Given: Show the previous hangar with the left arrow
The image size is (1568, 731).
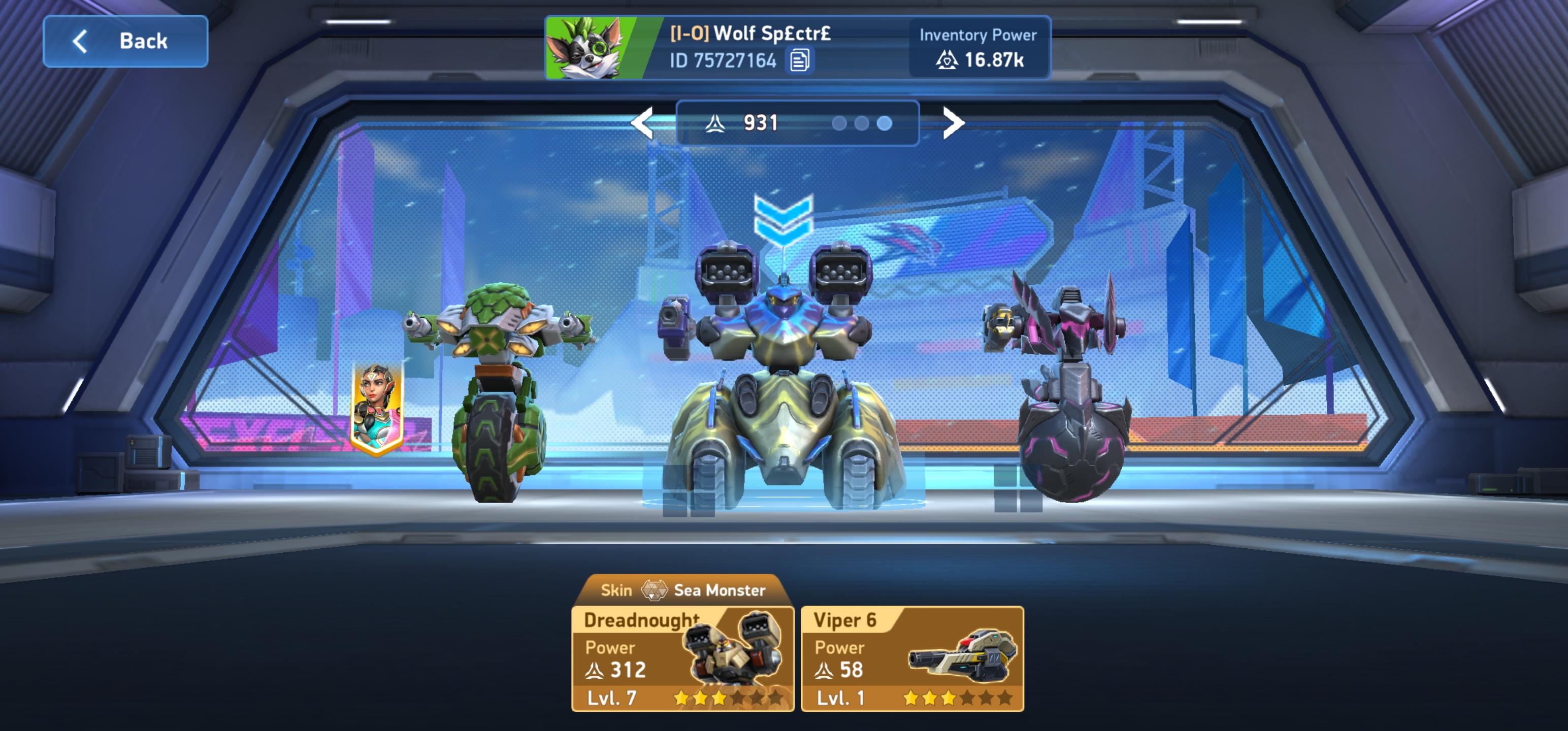Looking at the screenshot, I should click(642, 123).
